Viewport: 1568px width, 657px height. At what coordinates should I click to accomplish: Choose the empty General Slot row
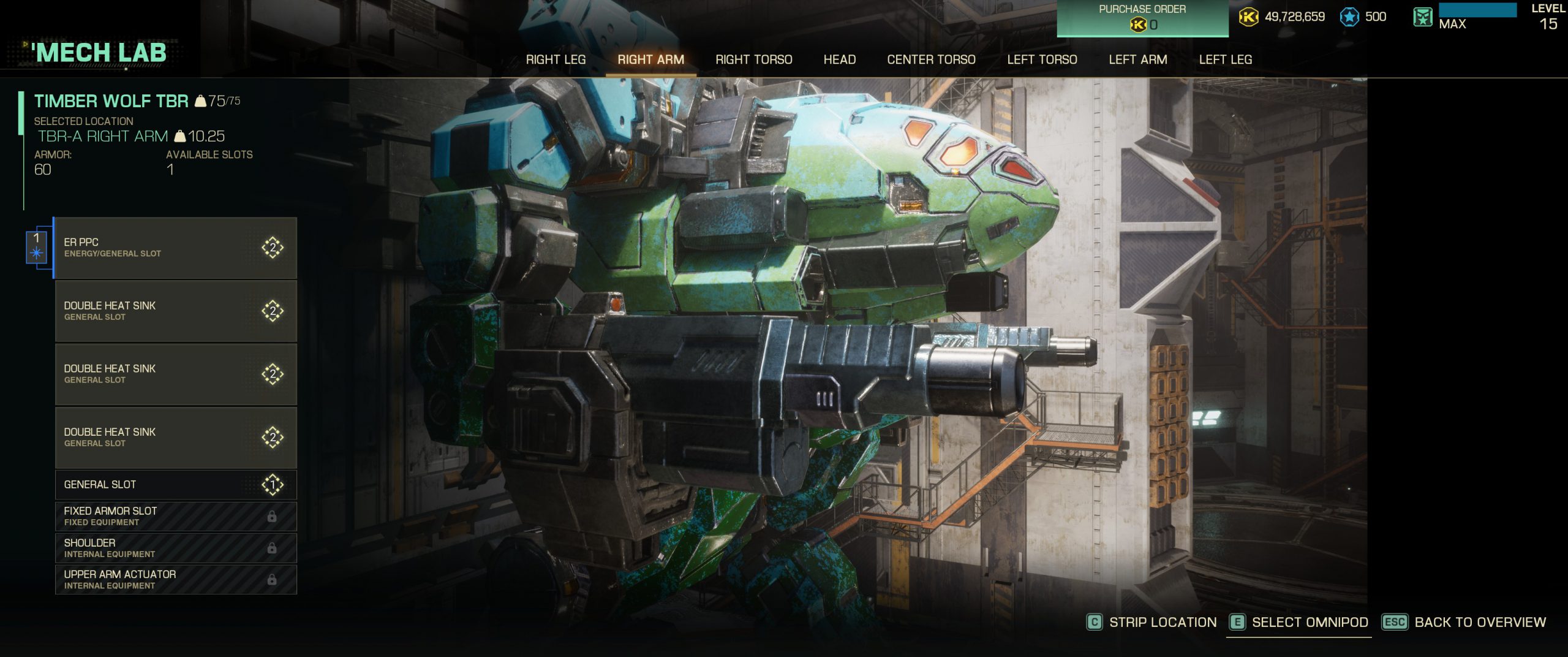(x=176, y=485)
